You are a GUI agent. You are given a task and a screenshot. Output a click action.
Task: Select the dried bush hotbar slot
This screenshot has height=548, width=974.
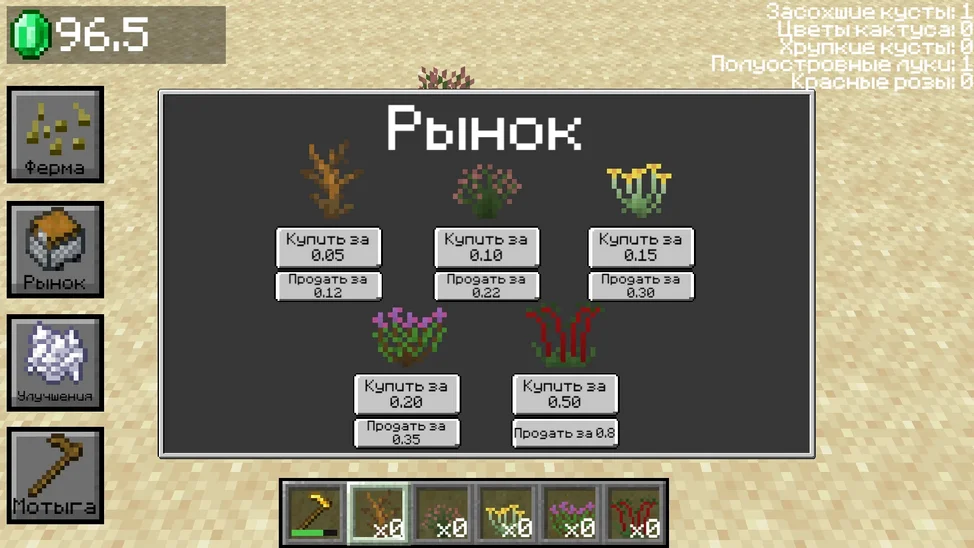[x=378, y=513]
